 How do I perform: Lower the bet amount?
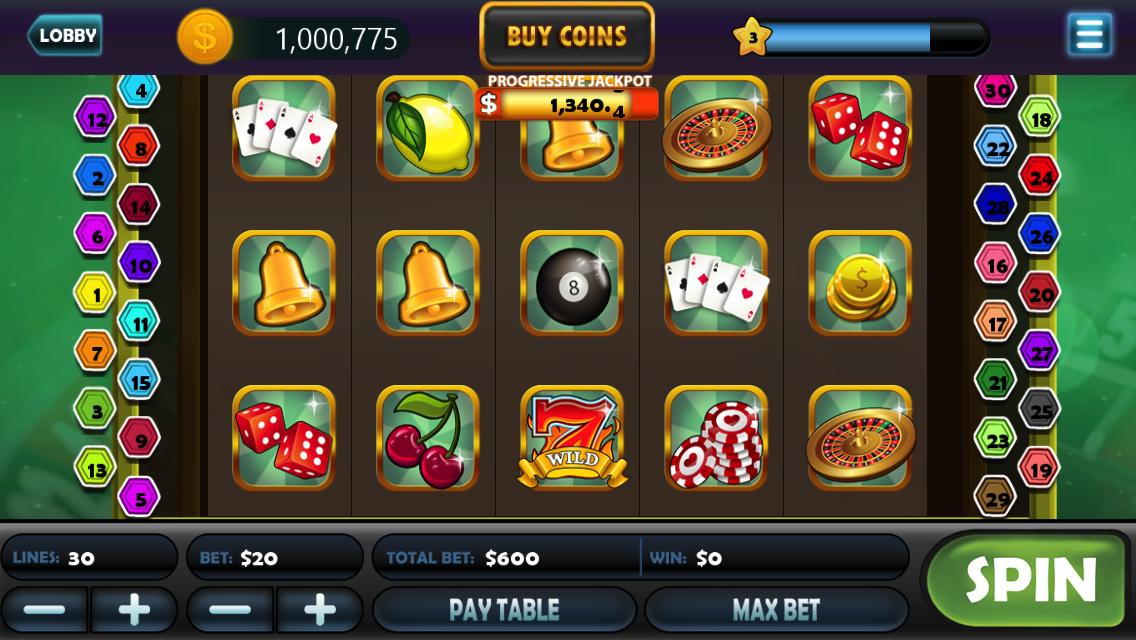230,609
